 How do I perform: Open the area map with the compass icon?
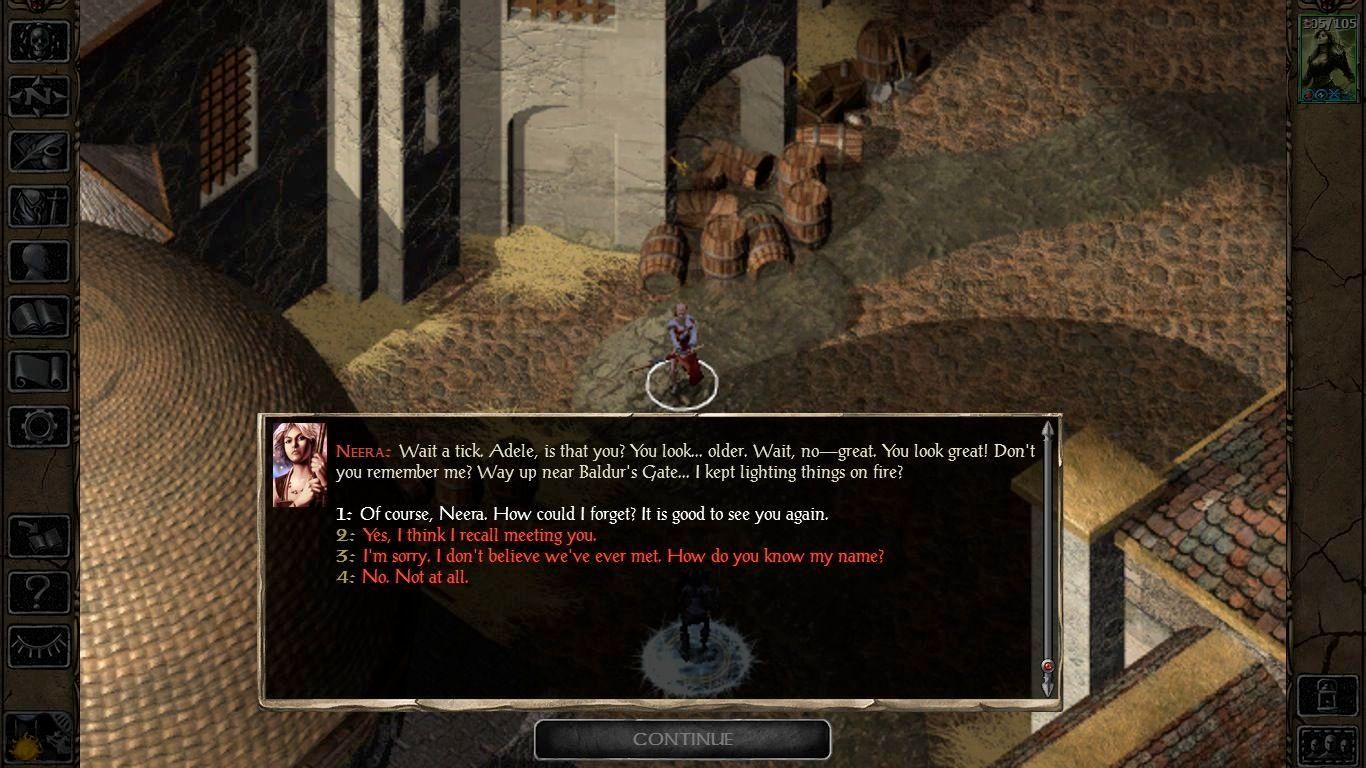pos(39,97)
